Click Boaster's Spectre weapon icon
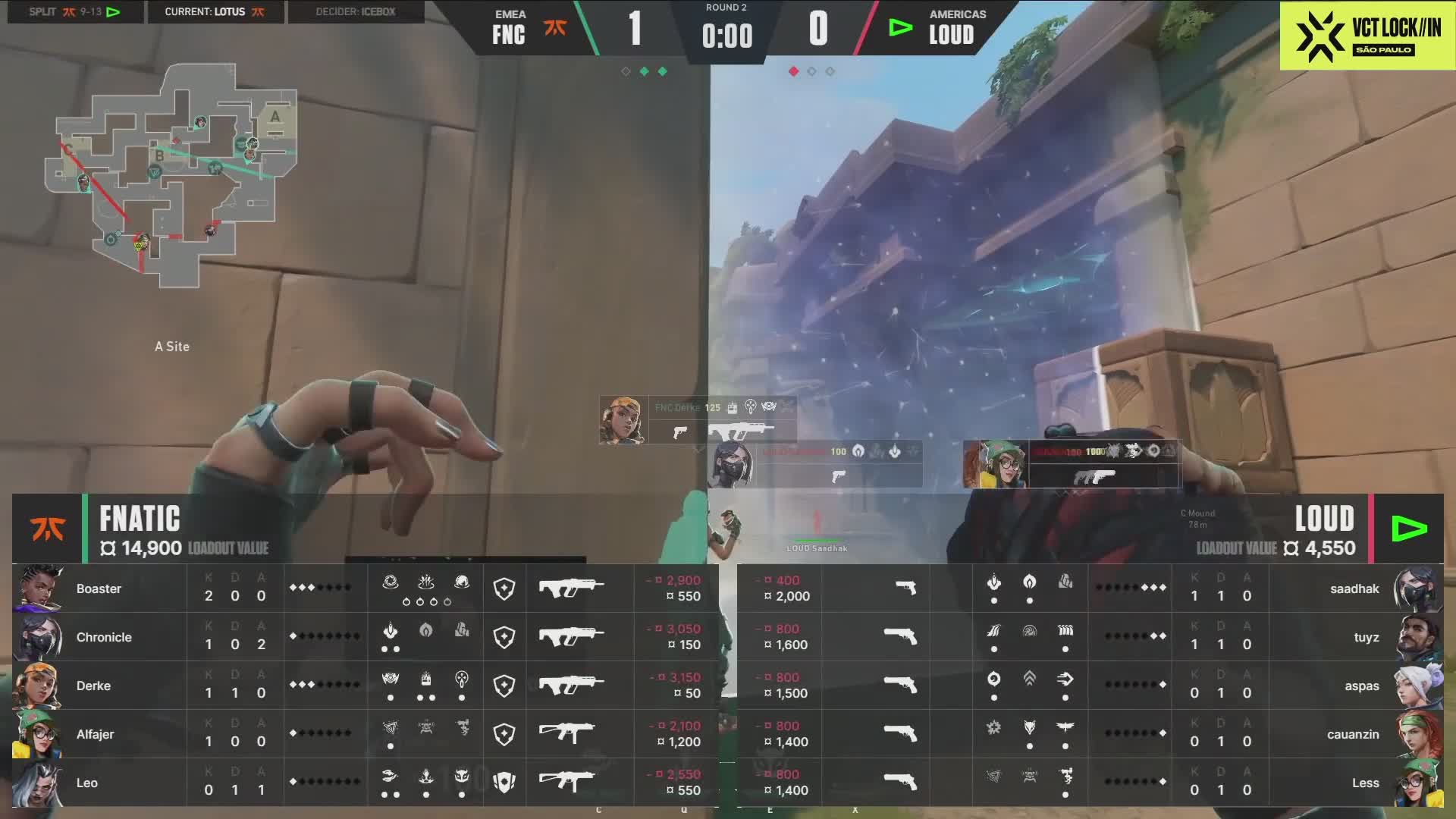 (571, 588)
